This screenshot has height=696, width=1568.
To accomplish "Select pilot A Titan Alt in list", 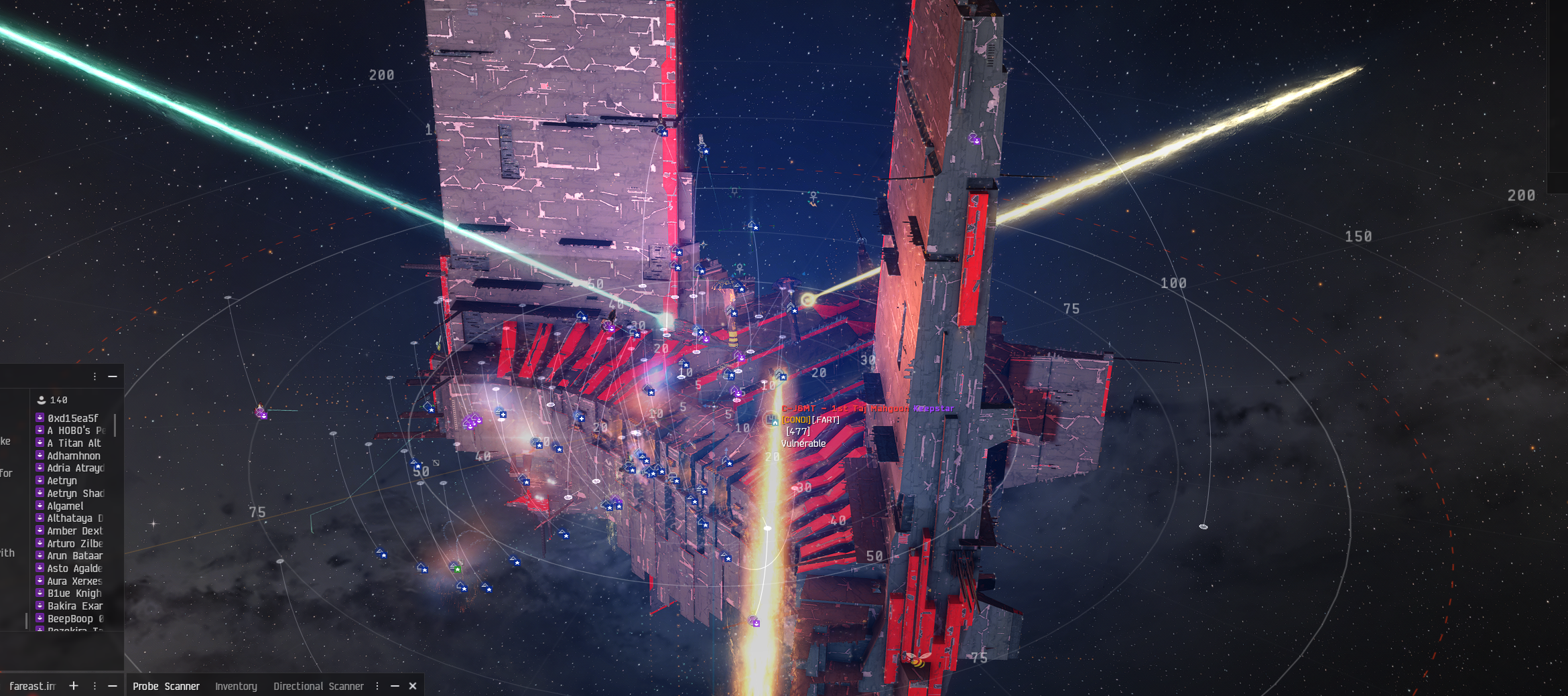I will pyautogui.click(x=74, y=443).
